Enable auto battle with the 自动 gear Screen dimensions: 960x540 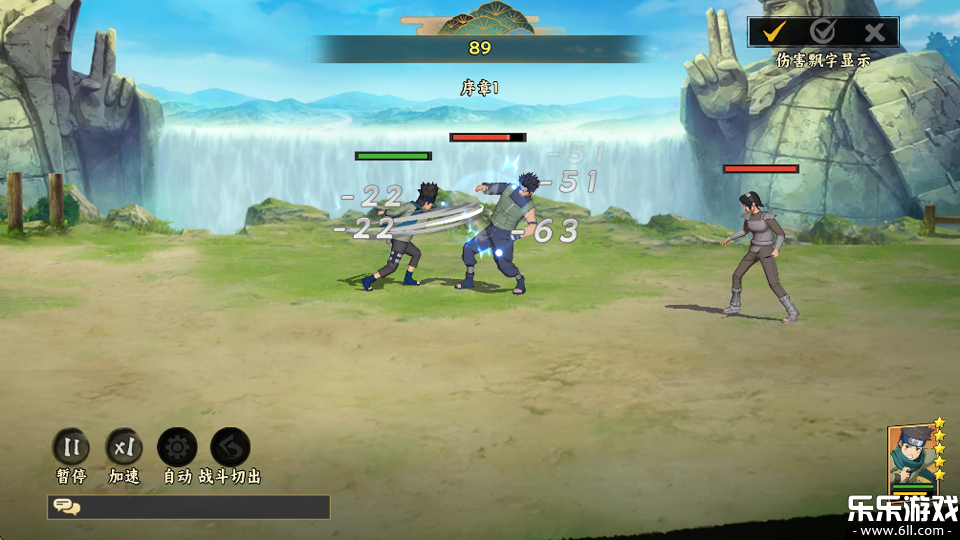tap(177, 447)
